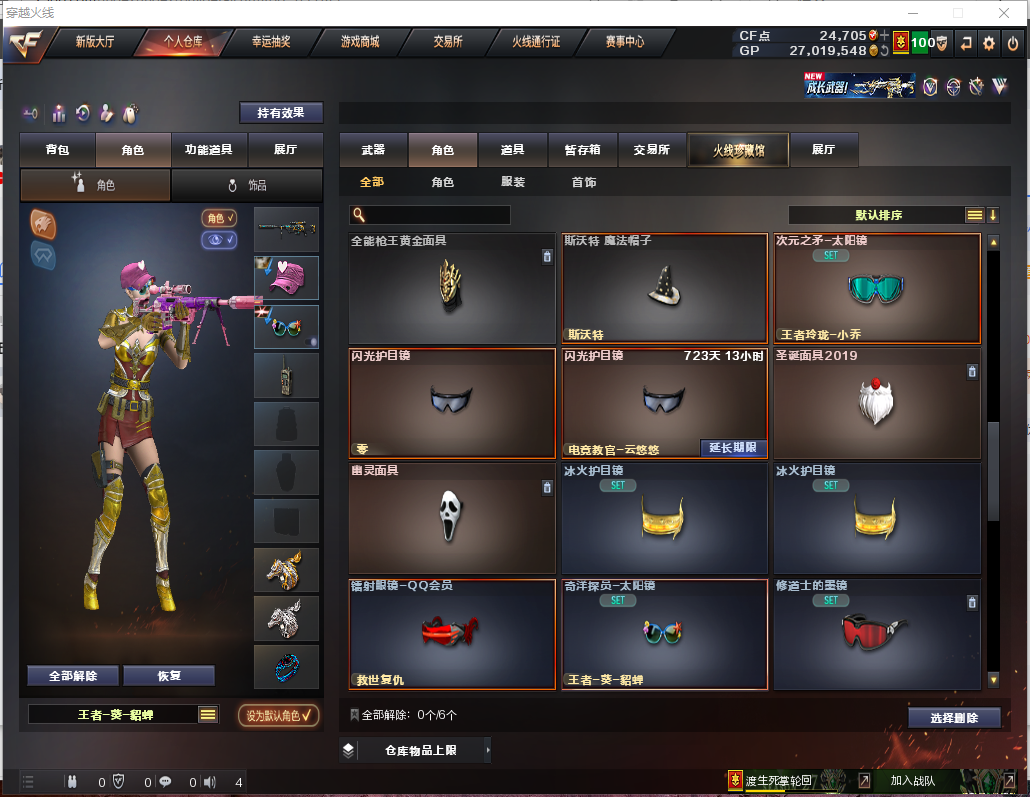Open the 新版大厅 lobby tab
This screenshot has width=1030, height=797.
pyautogui.click(x=95, y=42)
